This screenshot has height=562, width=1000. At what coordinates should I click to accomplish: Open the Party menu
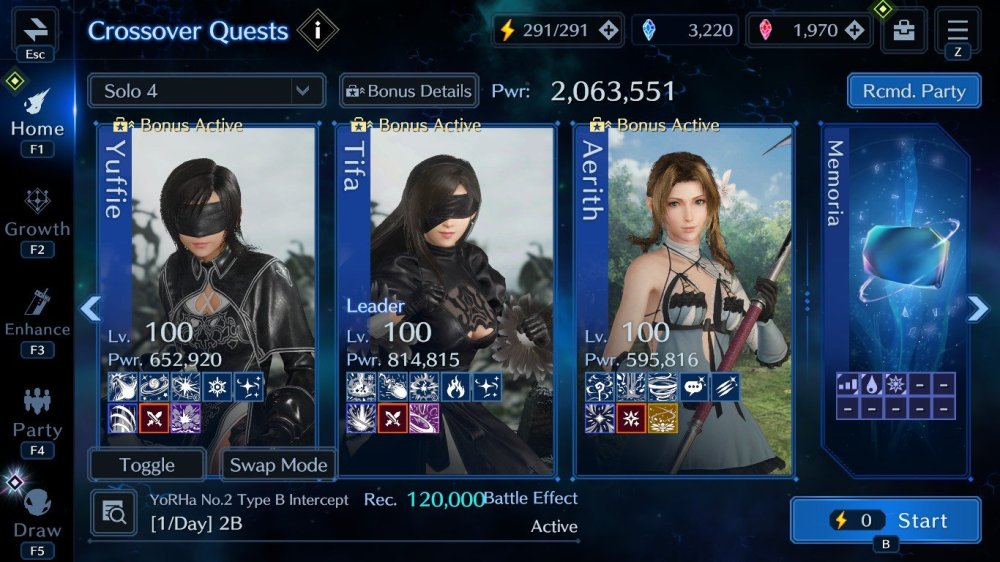click(37, 415)
